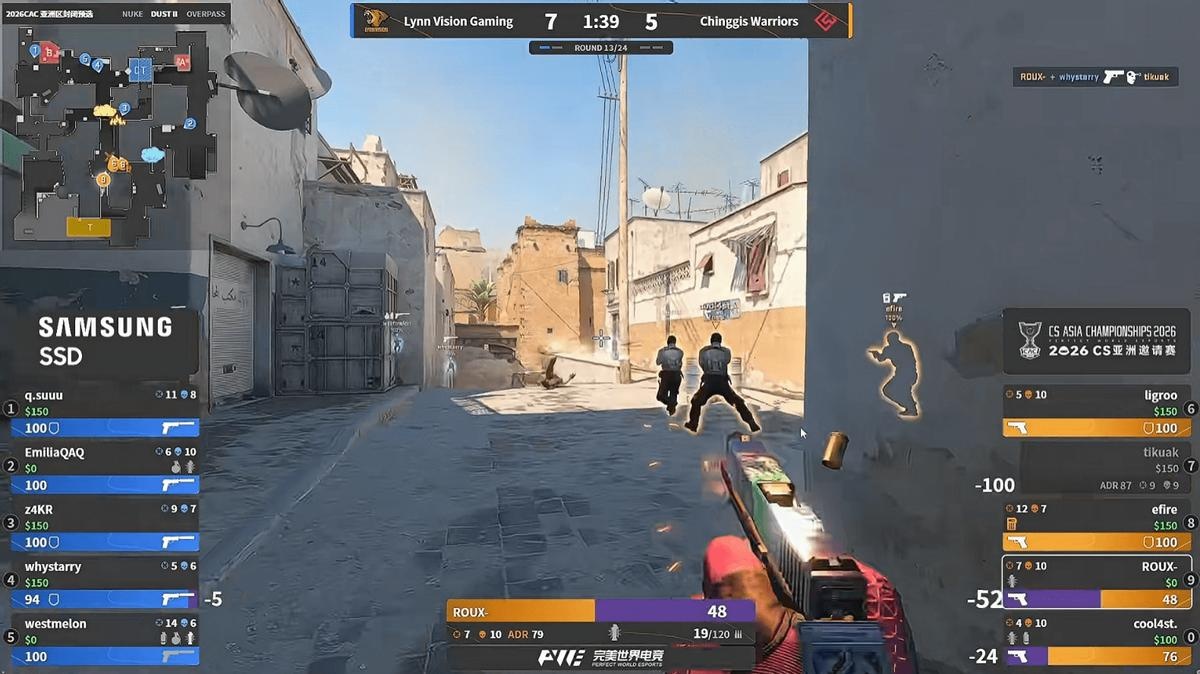Image resolution: width=1200 pixels, height=674 pixels.
Task: Select the OVERPASS map label
Action: pyautogui.click(x=206, y=14)
